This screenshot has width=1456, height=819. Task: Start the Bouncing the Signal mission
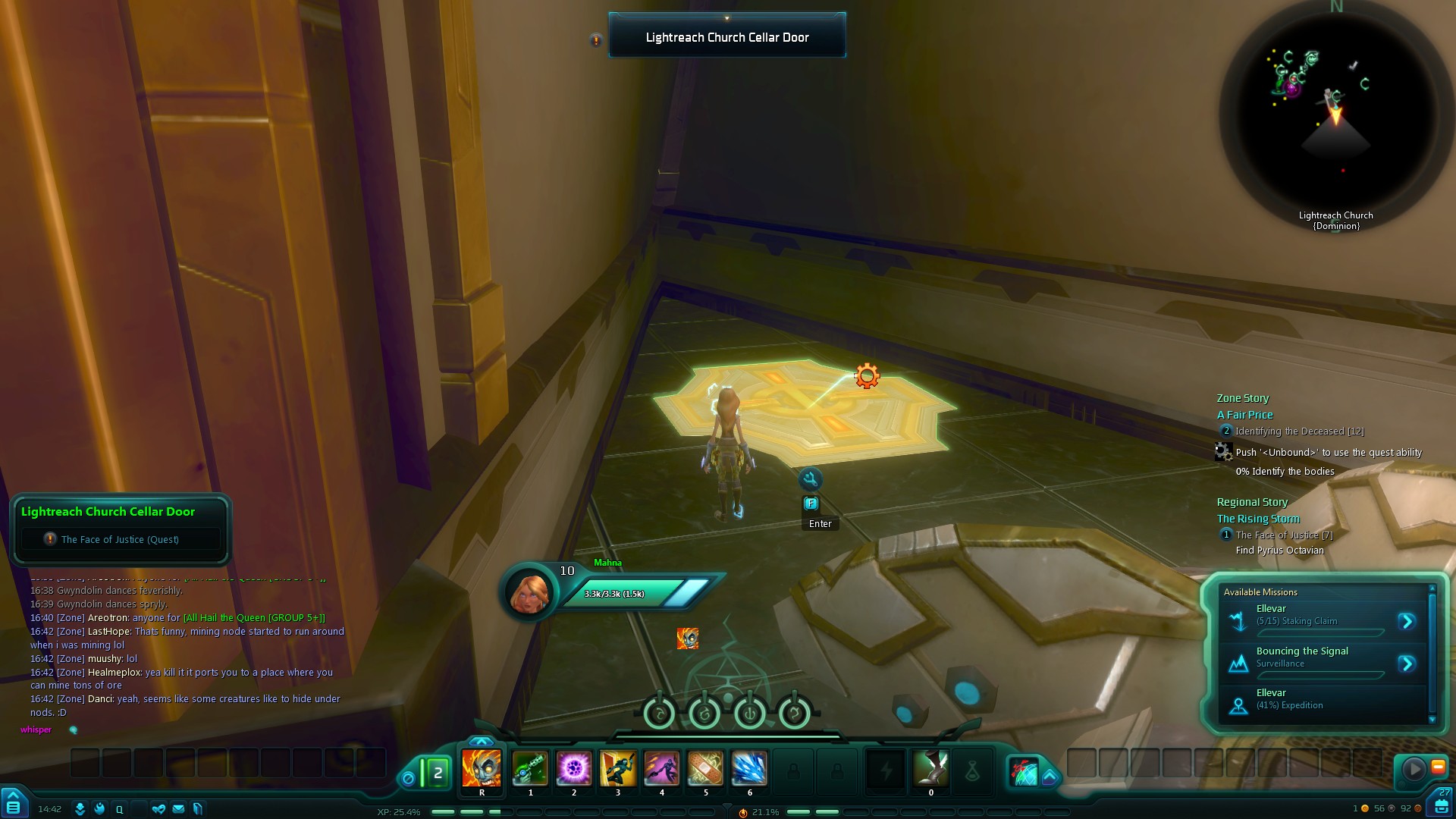click(x=1407, y=664)
